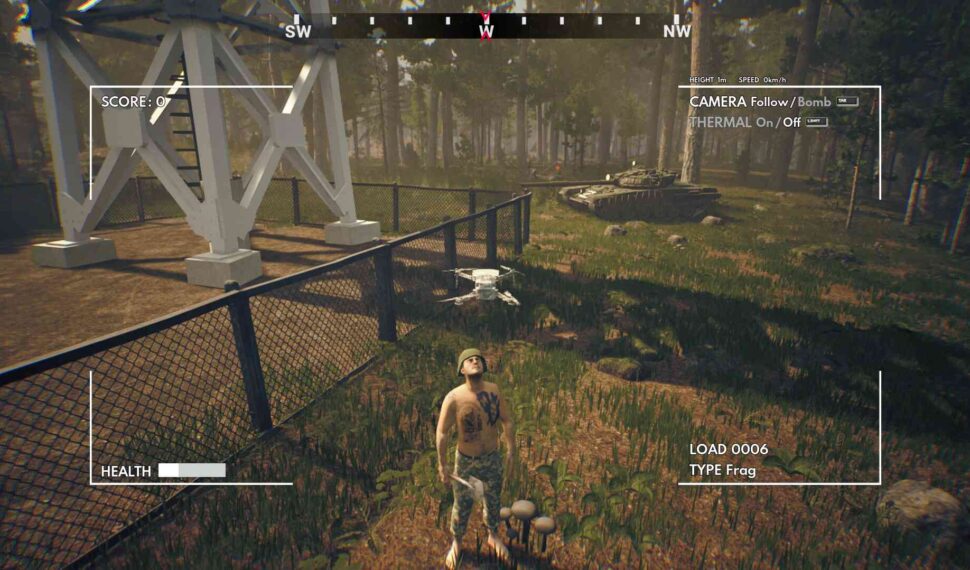Click the compass heading strip
This screenshot has width=970, height=570.
click(486, 25)
